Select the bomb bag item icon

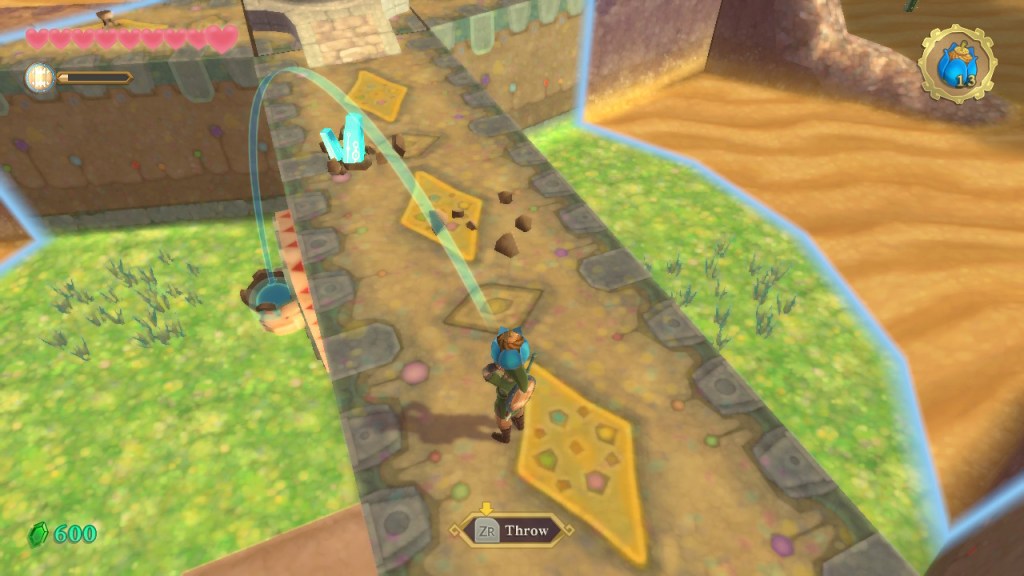(x=957, y=65)
